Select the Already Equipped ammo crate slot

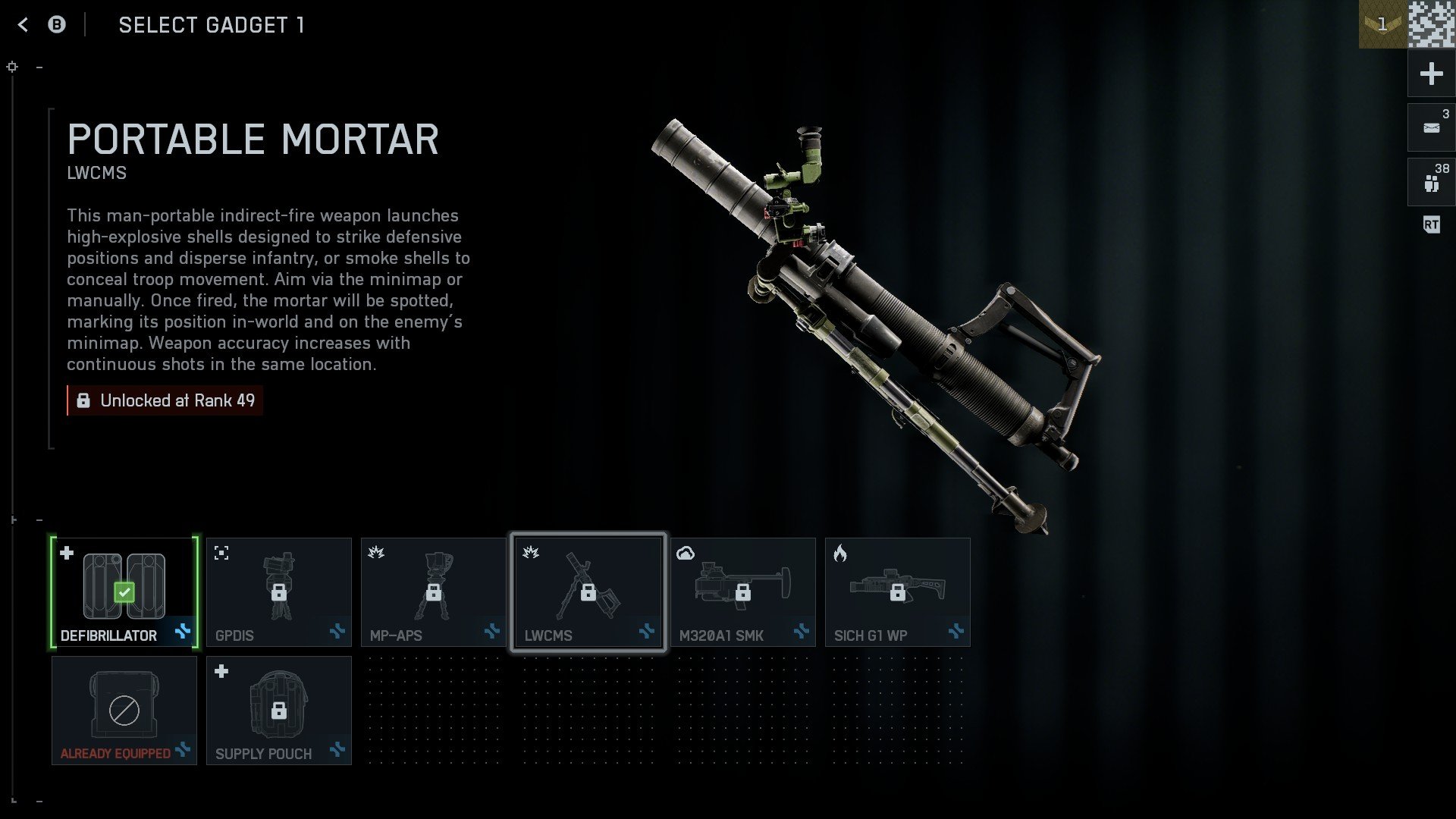pos(124,709)
